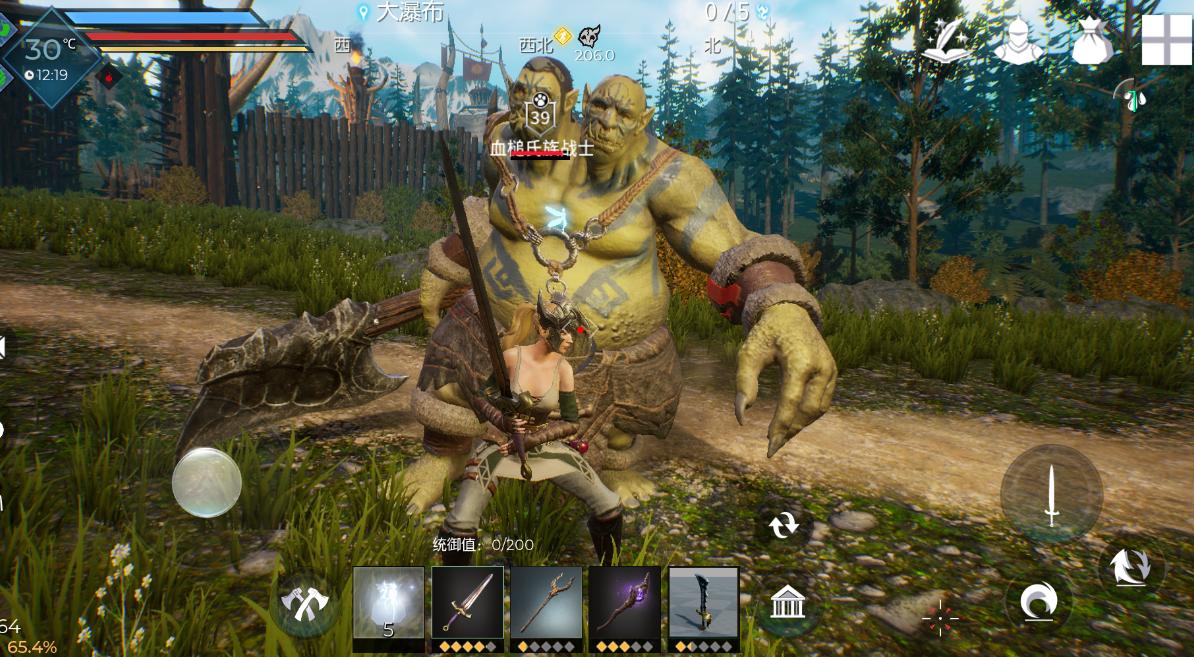Open the knight armor character screen
The height and width of the screenshot is (657, 1194).
click(1019, 42)
